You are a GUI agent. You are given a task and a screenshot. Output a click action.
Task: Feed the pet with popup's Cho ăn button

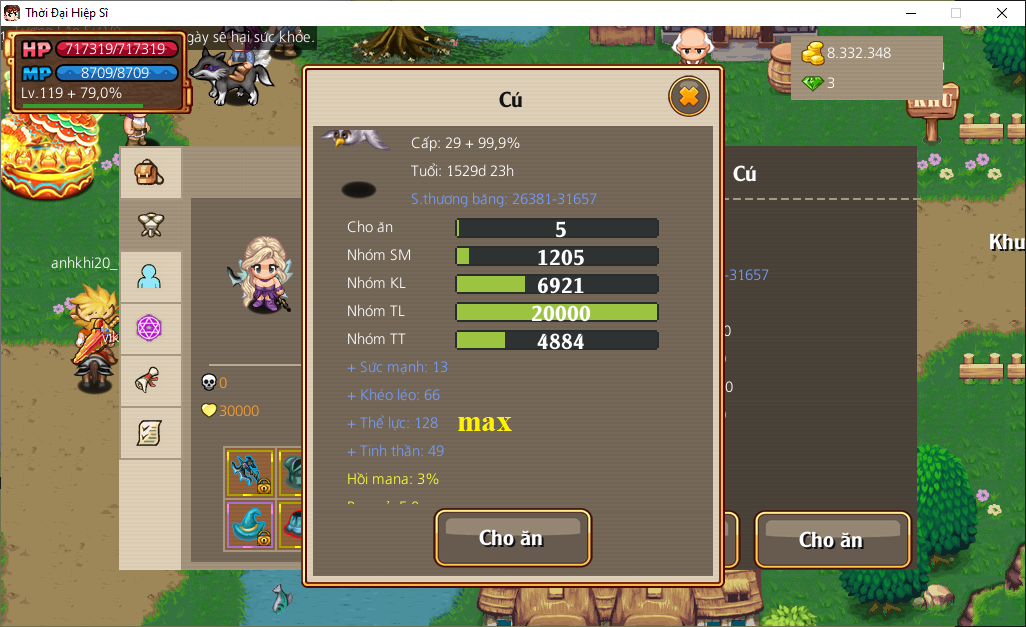[x=512, y=538]
